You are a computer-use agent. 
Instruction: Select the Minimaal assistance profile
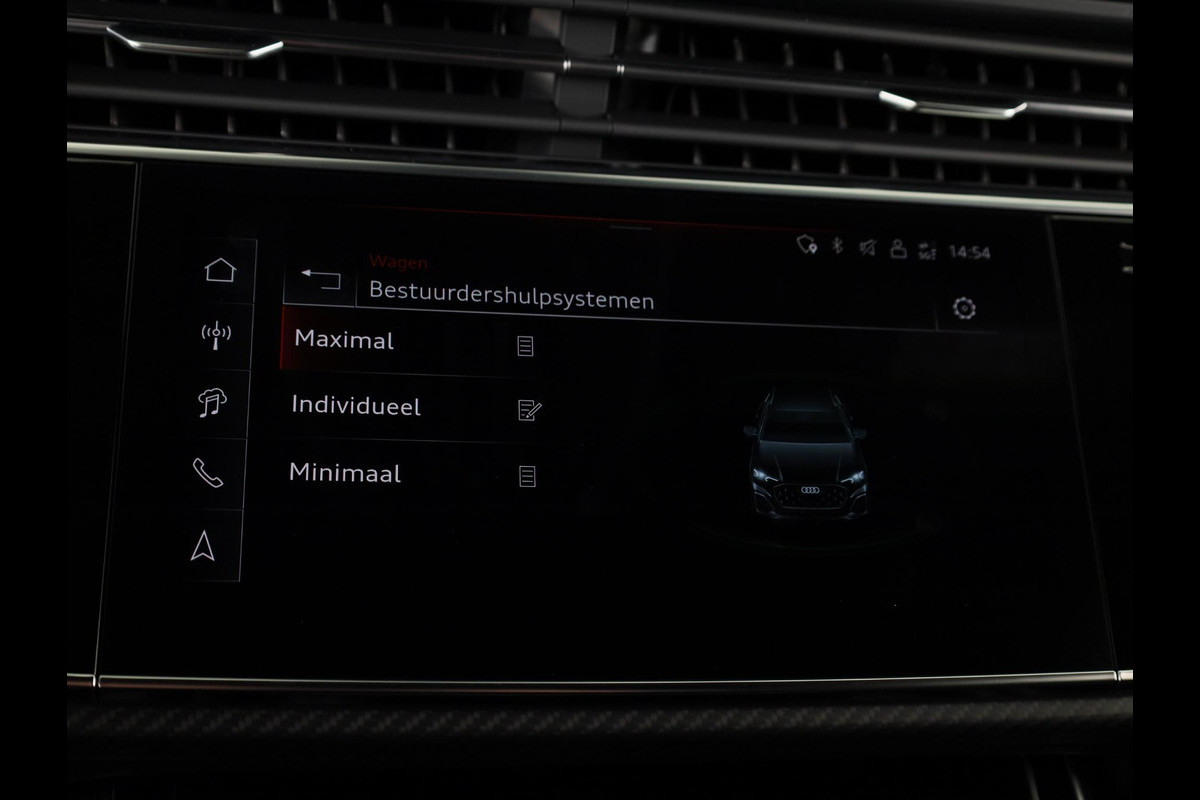pyautogui.click(x=345, y=473)
